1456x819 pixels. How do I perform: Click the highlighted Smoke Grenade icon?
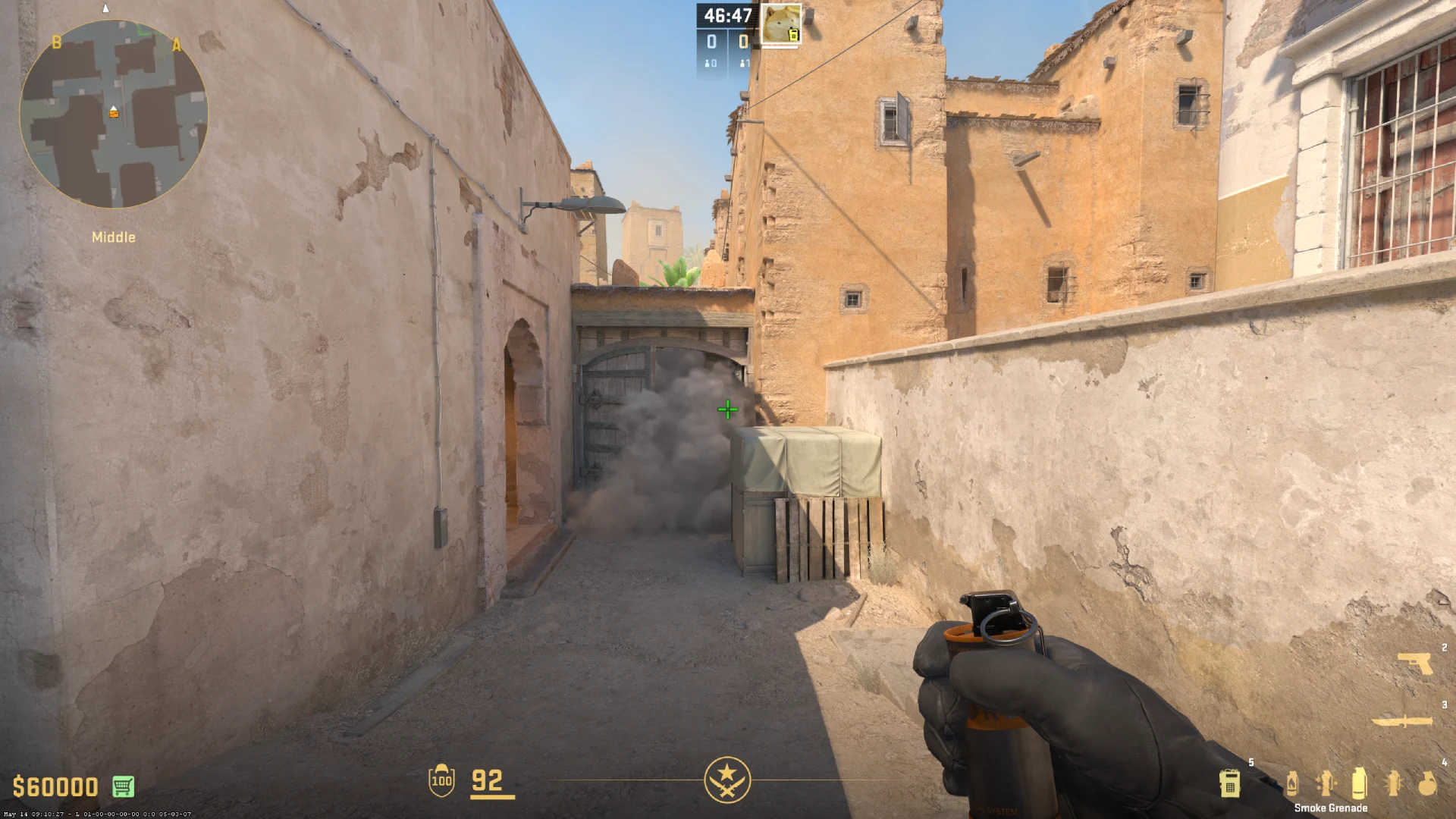[x=1358, y=783]
